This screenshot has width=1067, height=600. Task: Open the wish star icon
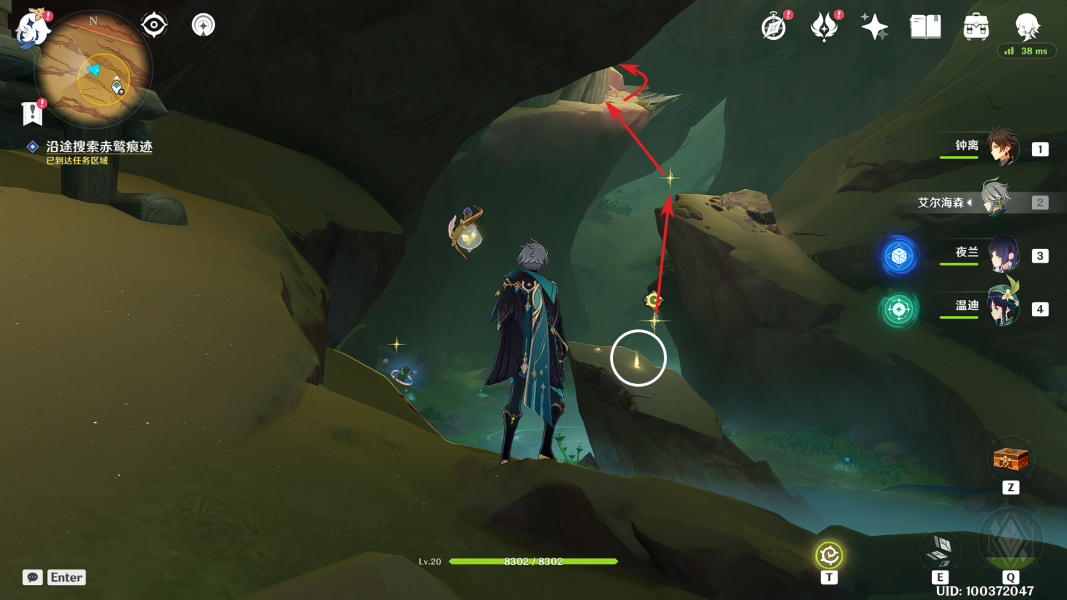pyautogui.click(x=875, y=27)
